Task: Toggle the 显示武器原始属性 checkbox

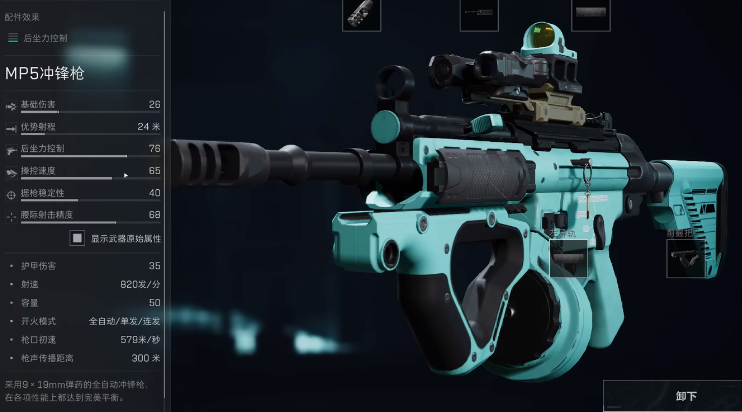Action: (x=76, y=238)
